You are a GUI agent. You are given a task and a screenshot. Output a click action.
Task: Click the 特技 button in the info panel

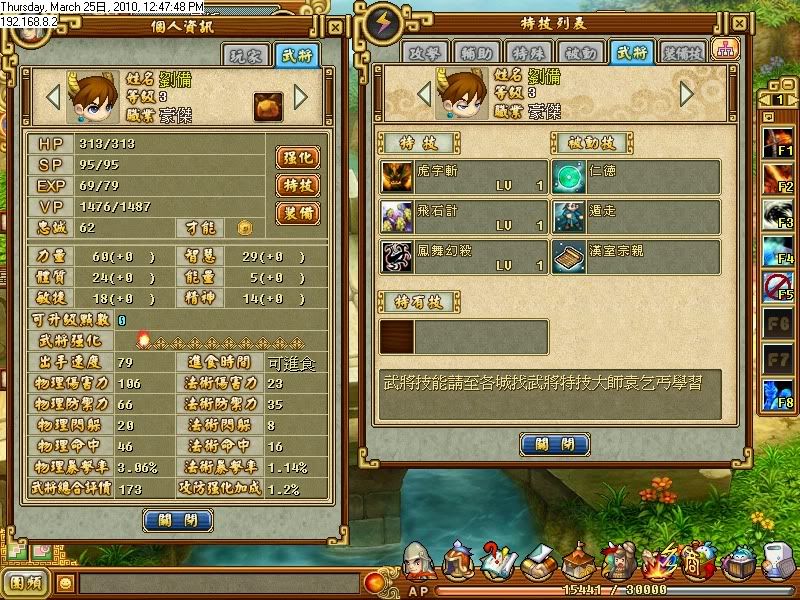pyautogui.click(x=297, y=185)
